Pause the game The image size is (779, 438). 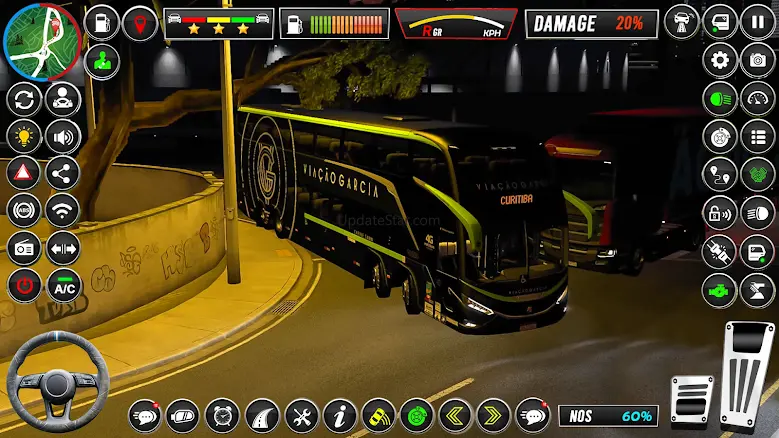pyautogui.click(x=757, y=22)
